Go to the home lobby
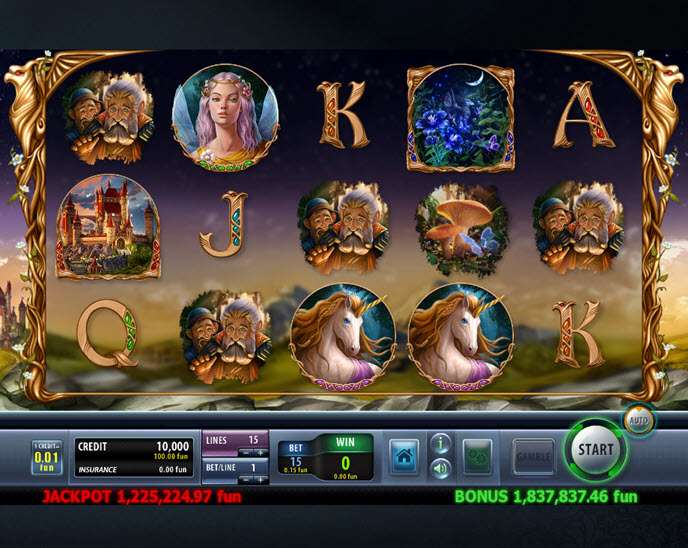 click(404, 456)
